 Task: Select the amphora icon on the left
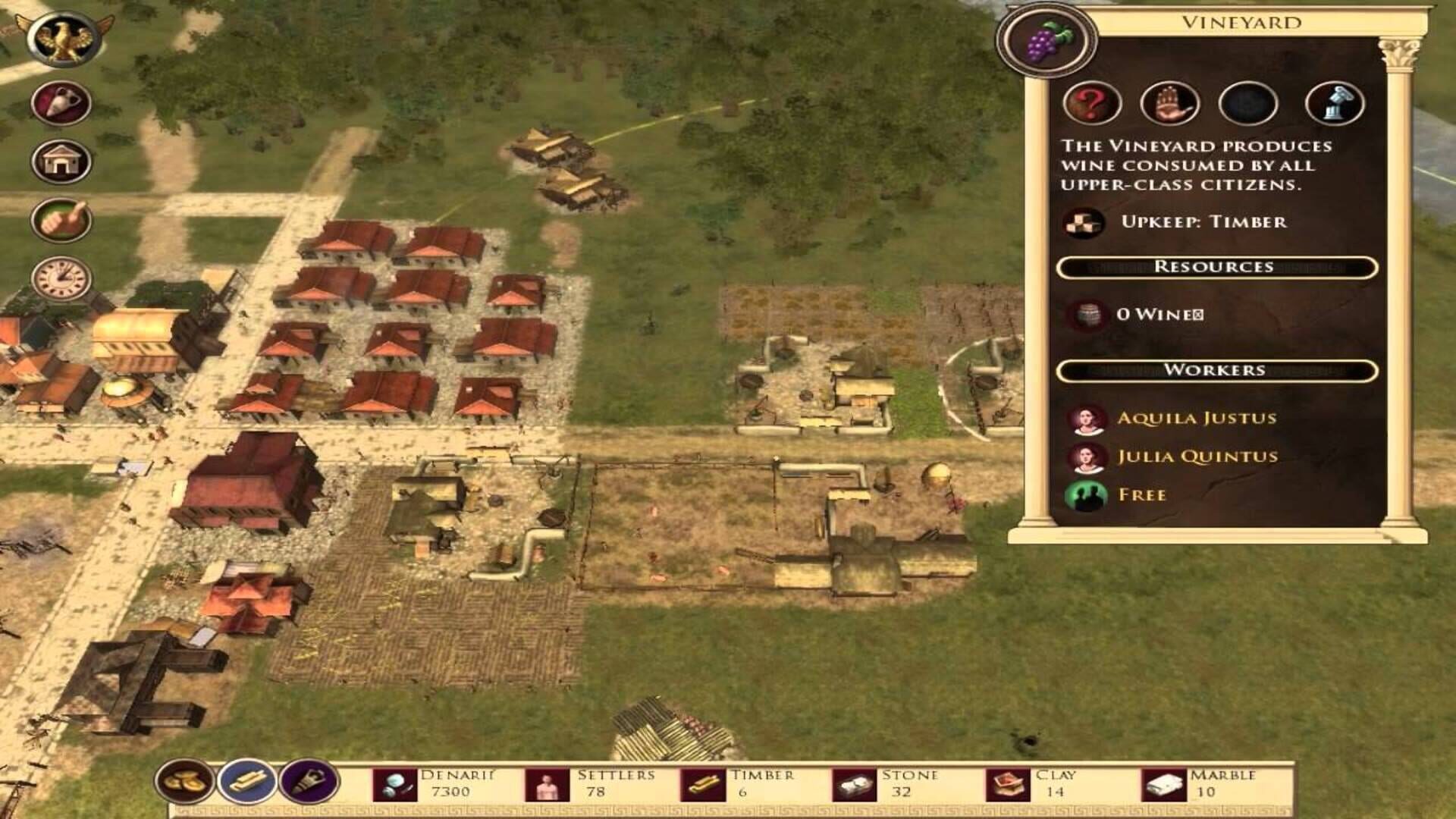pos(61,102)
